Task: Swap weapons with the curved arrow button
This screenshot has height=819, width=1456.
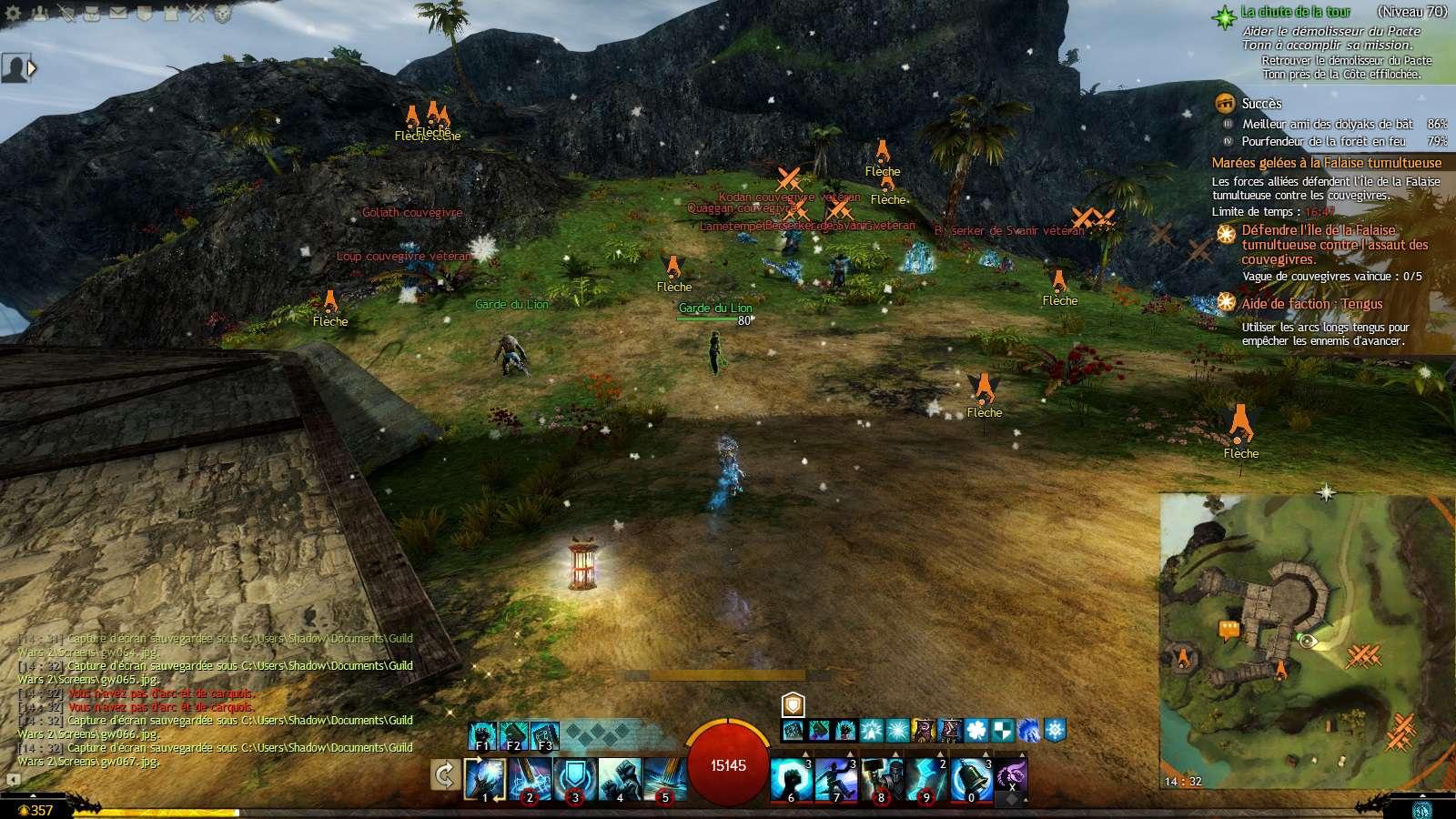Action: tap(444, 776)
